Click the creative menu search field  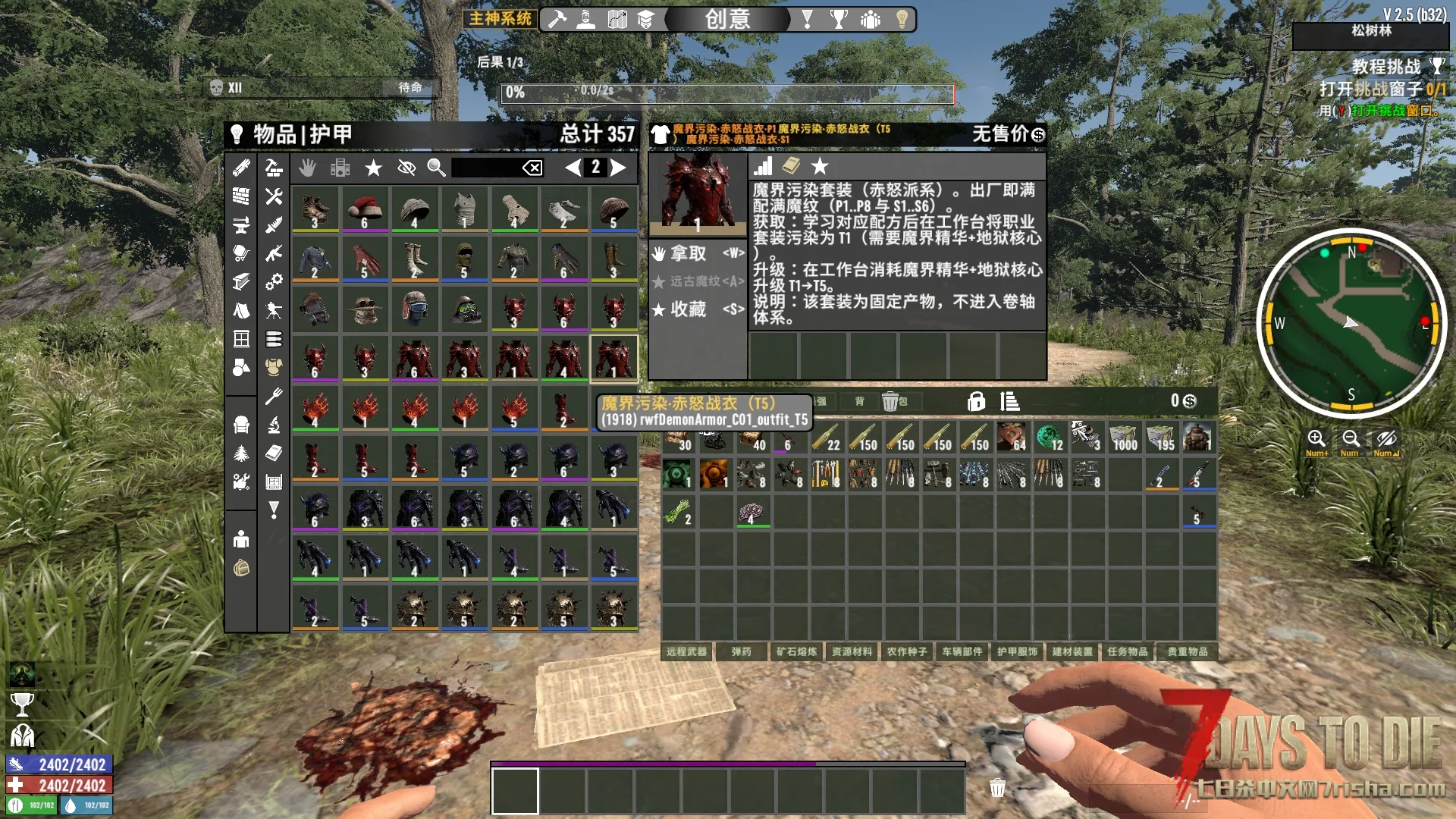tap(485, 168)
